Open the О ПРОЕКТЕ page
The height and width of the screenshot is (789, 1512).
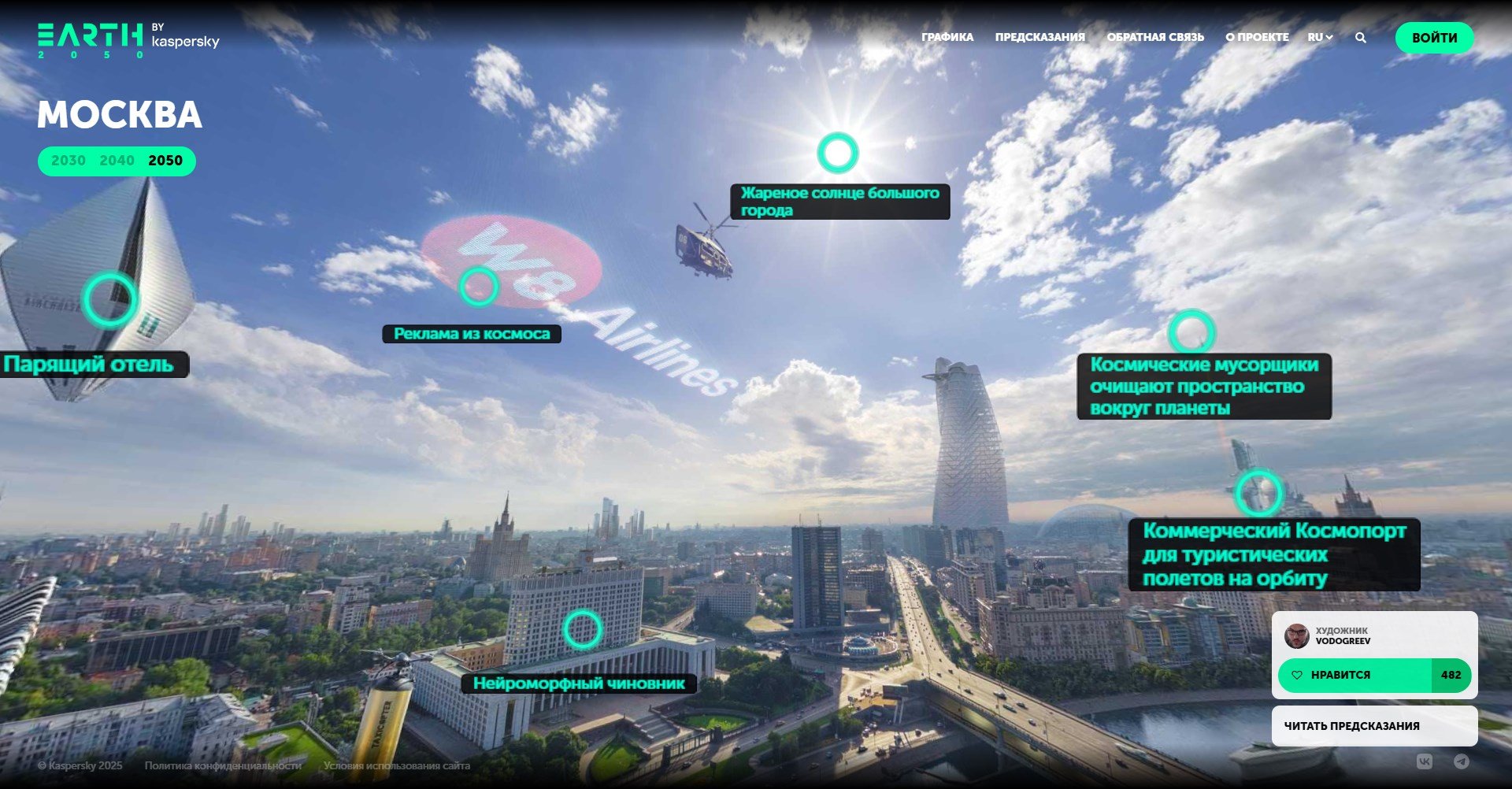(1257, 37)
